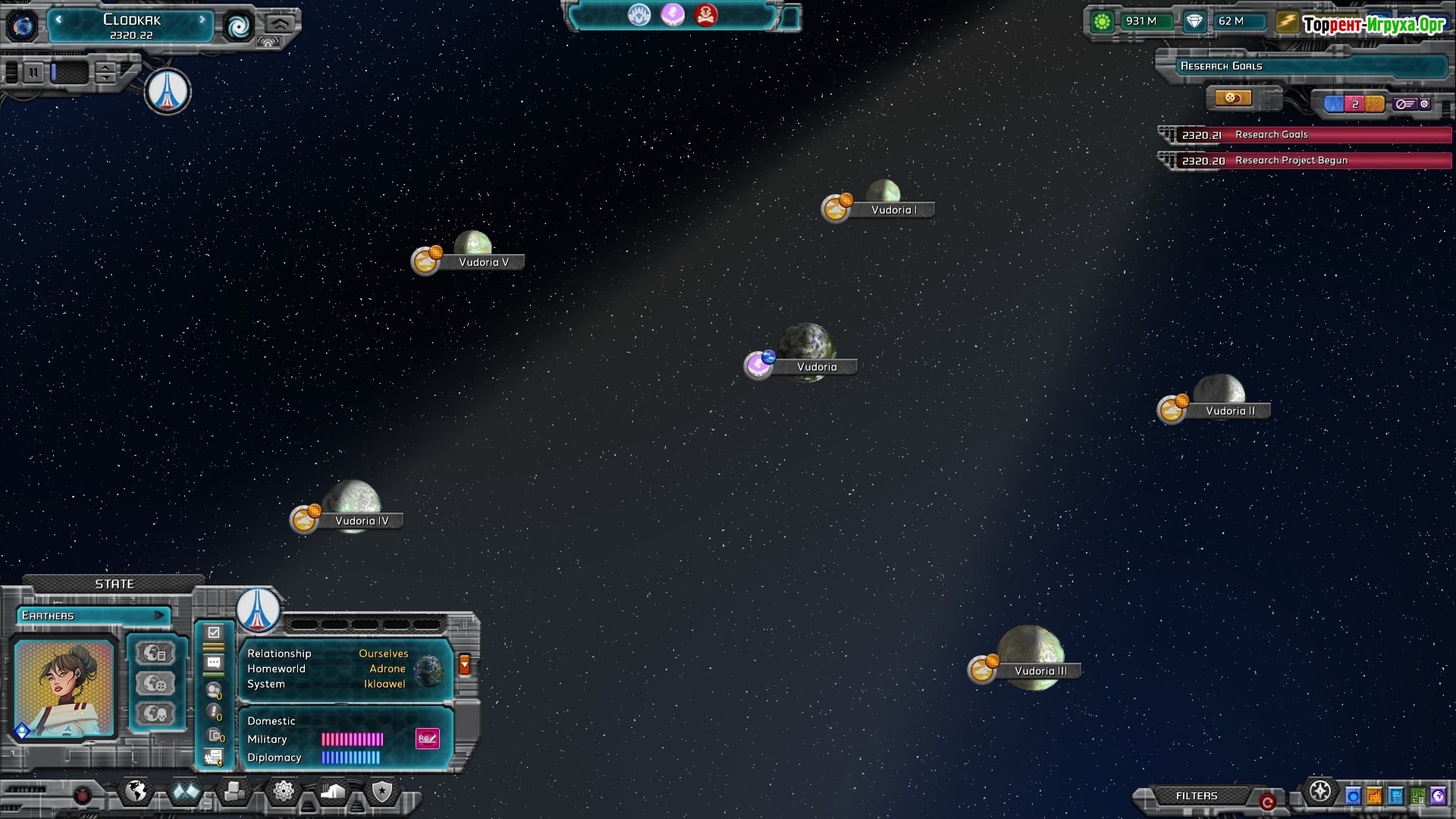This screenshot has width=1456, height=819.
Task: Select the Vudoria III planet label
Action: coord(1040,671)
